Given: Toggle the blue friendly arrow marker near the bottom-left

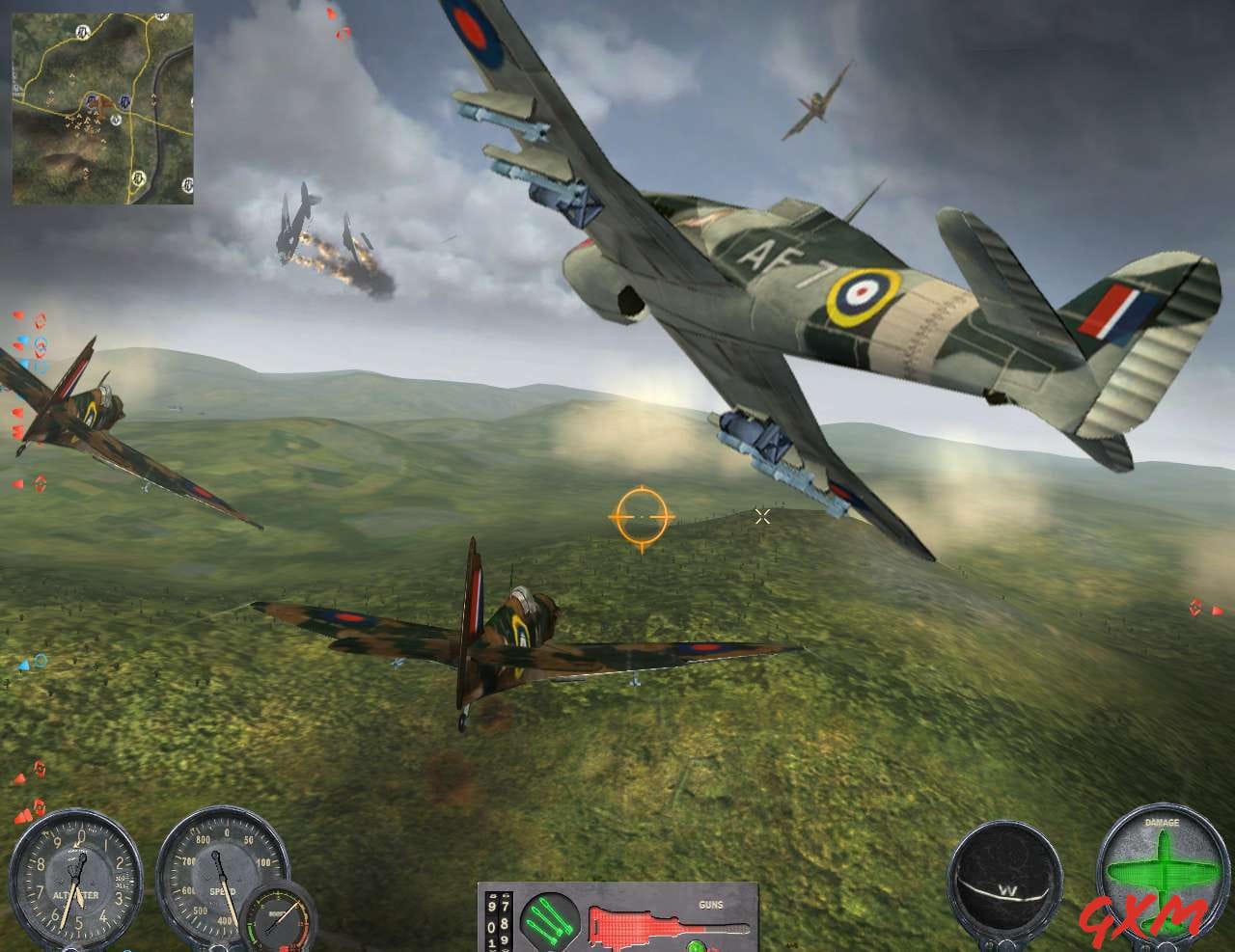Looking at the screenshot, I should pos(23,664).
